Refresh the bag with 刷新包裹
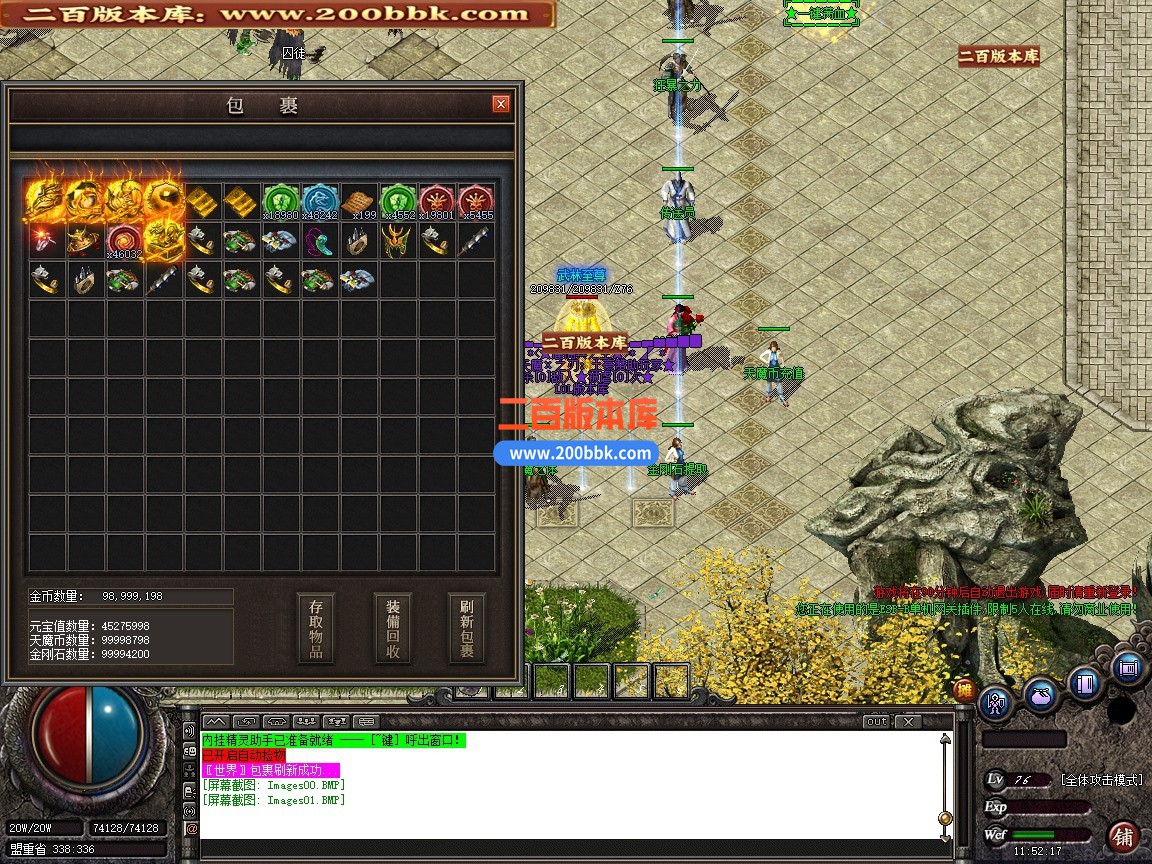This screenshot has height=864, width=1152. 467,629
